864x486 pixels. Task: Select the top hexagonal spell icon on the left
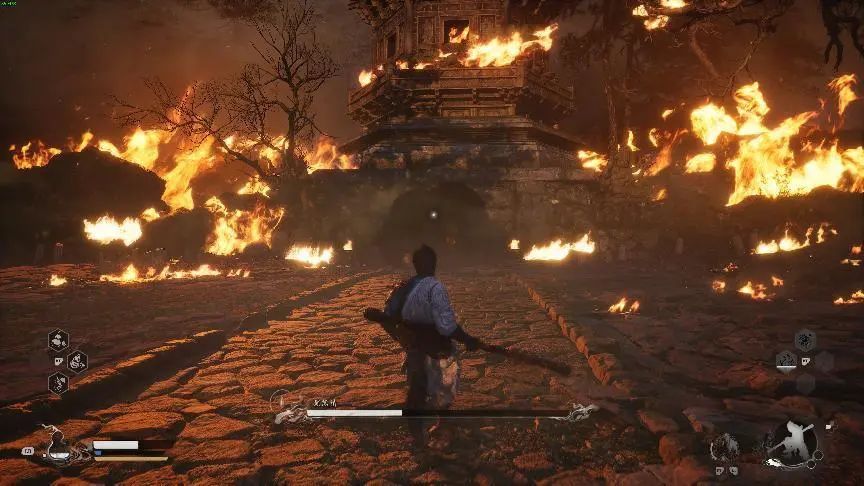58,340
